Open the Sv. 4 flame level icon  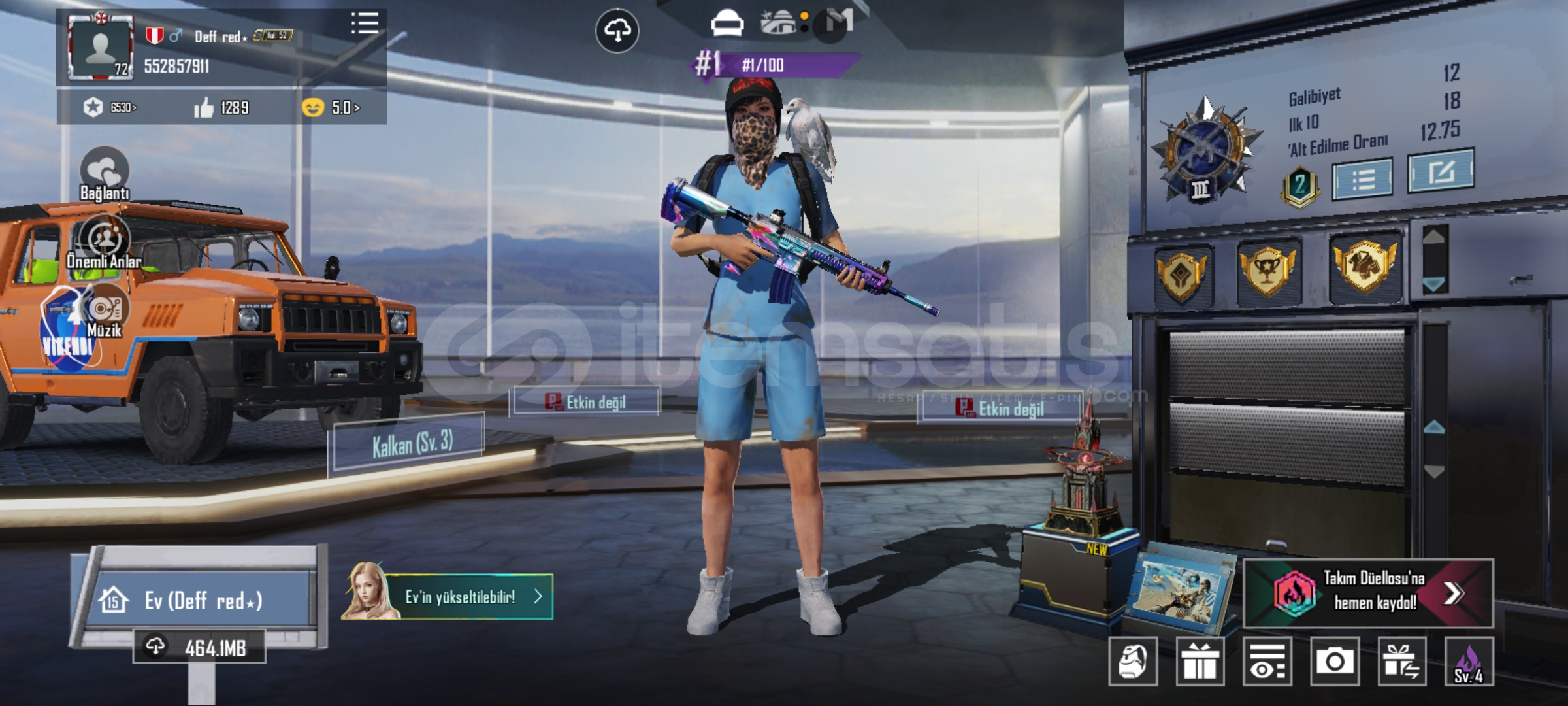coord(1469,662)
